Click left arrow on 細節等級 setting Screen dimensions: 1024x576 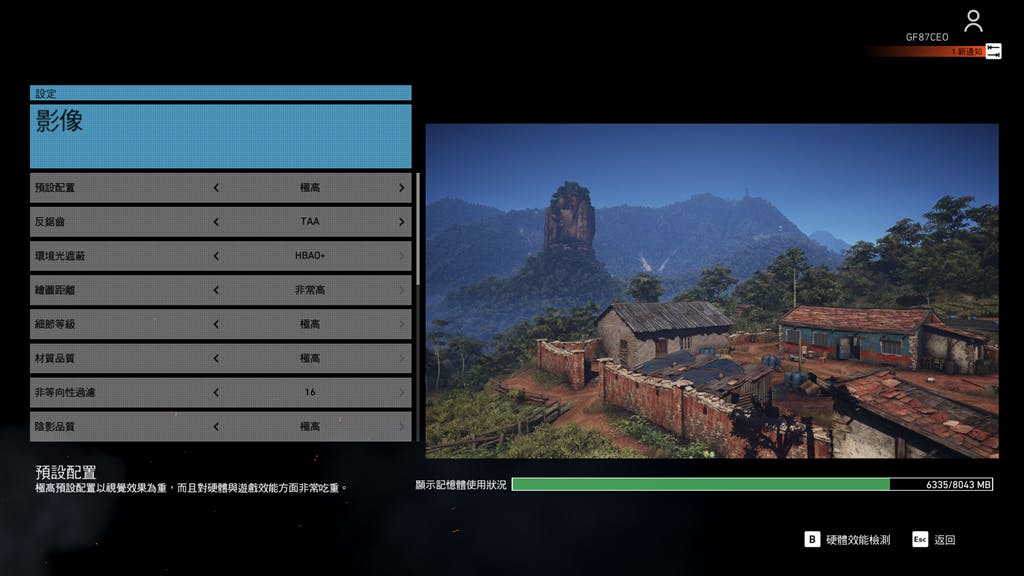point(216,324)
